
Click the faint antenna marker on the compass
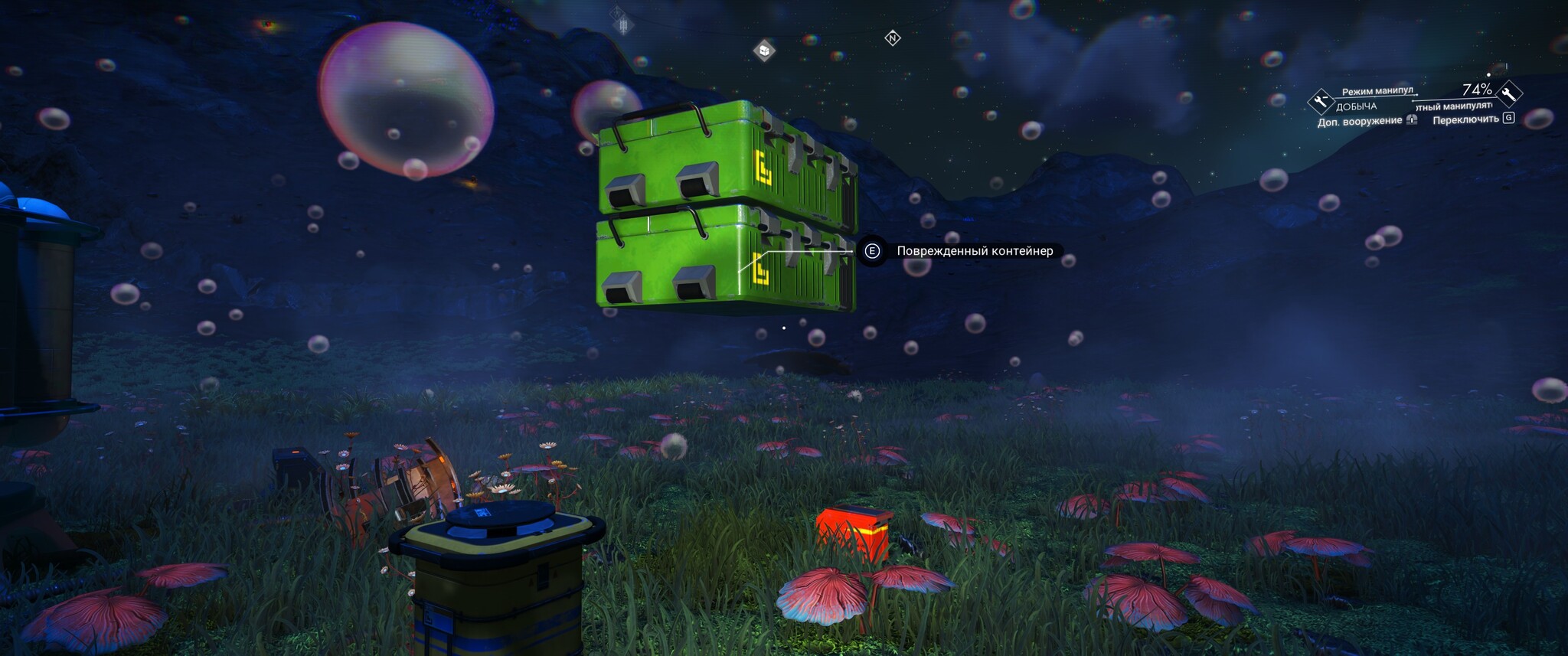click(623, 25)
